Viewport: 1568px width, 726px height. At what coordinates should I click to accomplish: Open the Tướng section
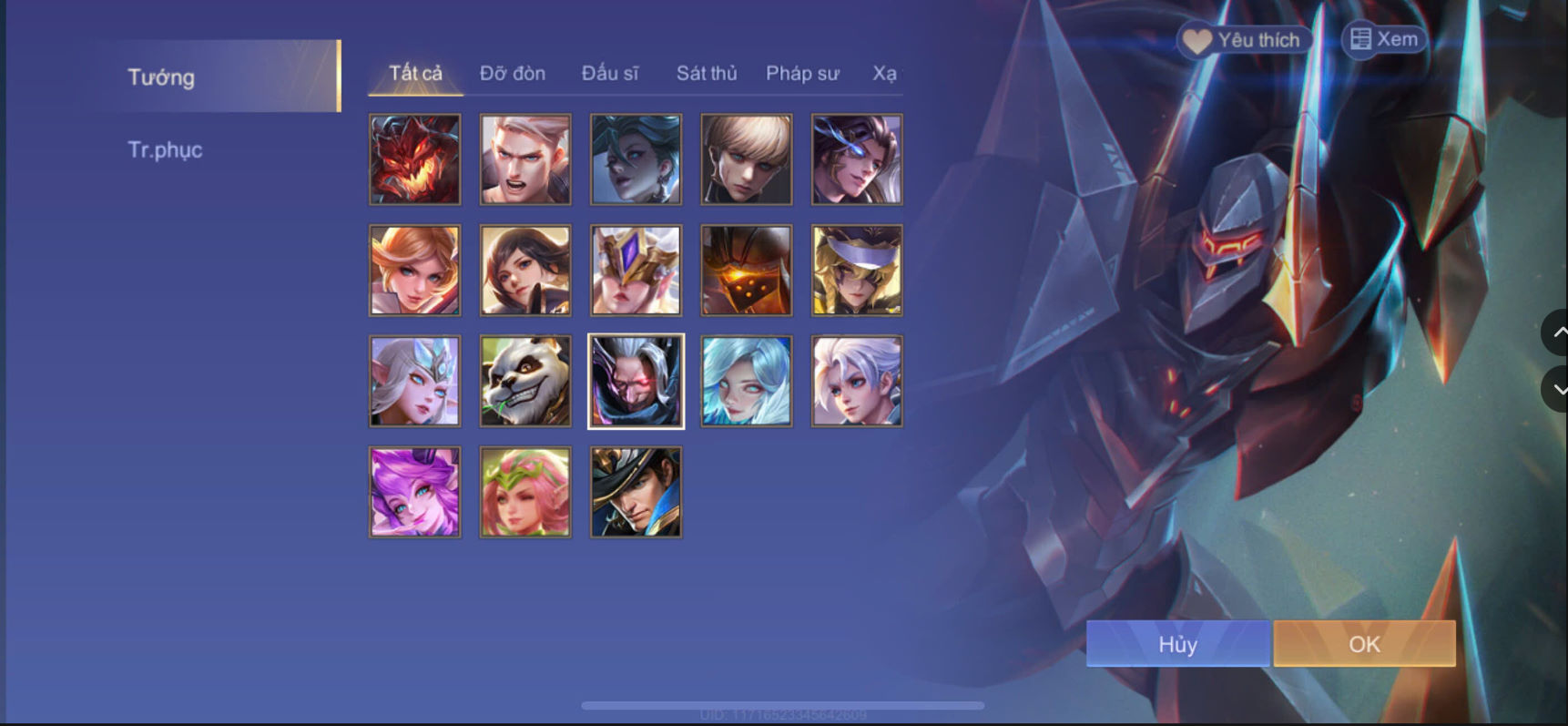click(164, 77)
